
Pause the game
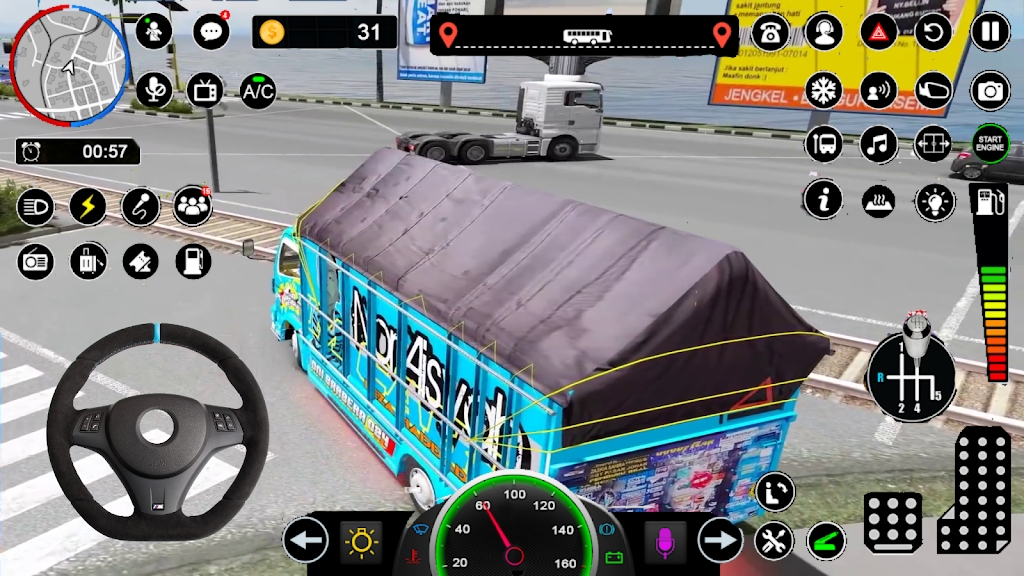click(x=990, y=32)
